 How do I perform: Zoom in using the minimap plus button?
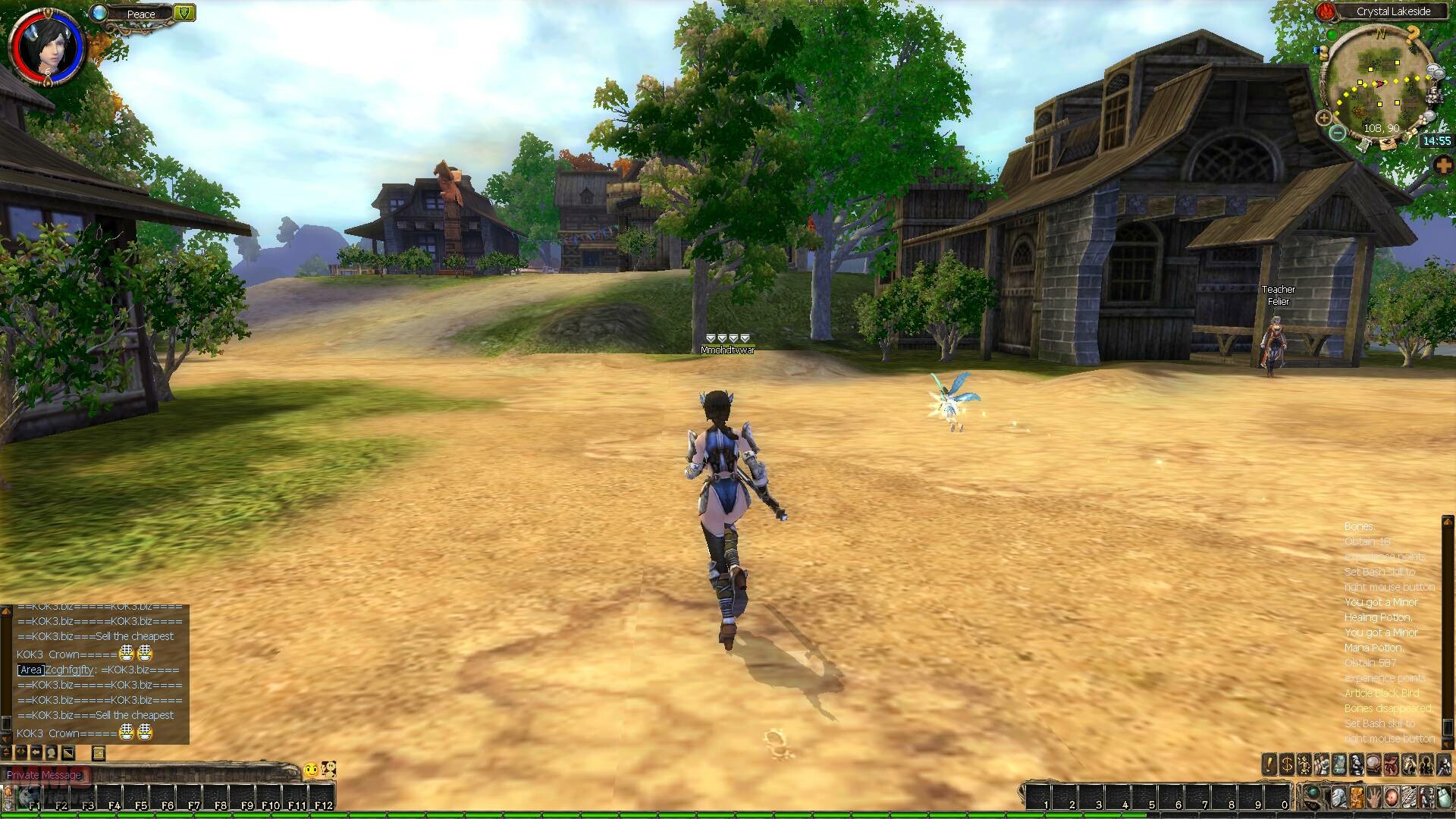(x=1324, y=118)
